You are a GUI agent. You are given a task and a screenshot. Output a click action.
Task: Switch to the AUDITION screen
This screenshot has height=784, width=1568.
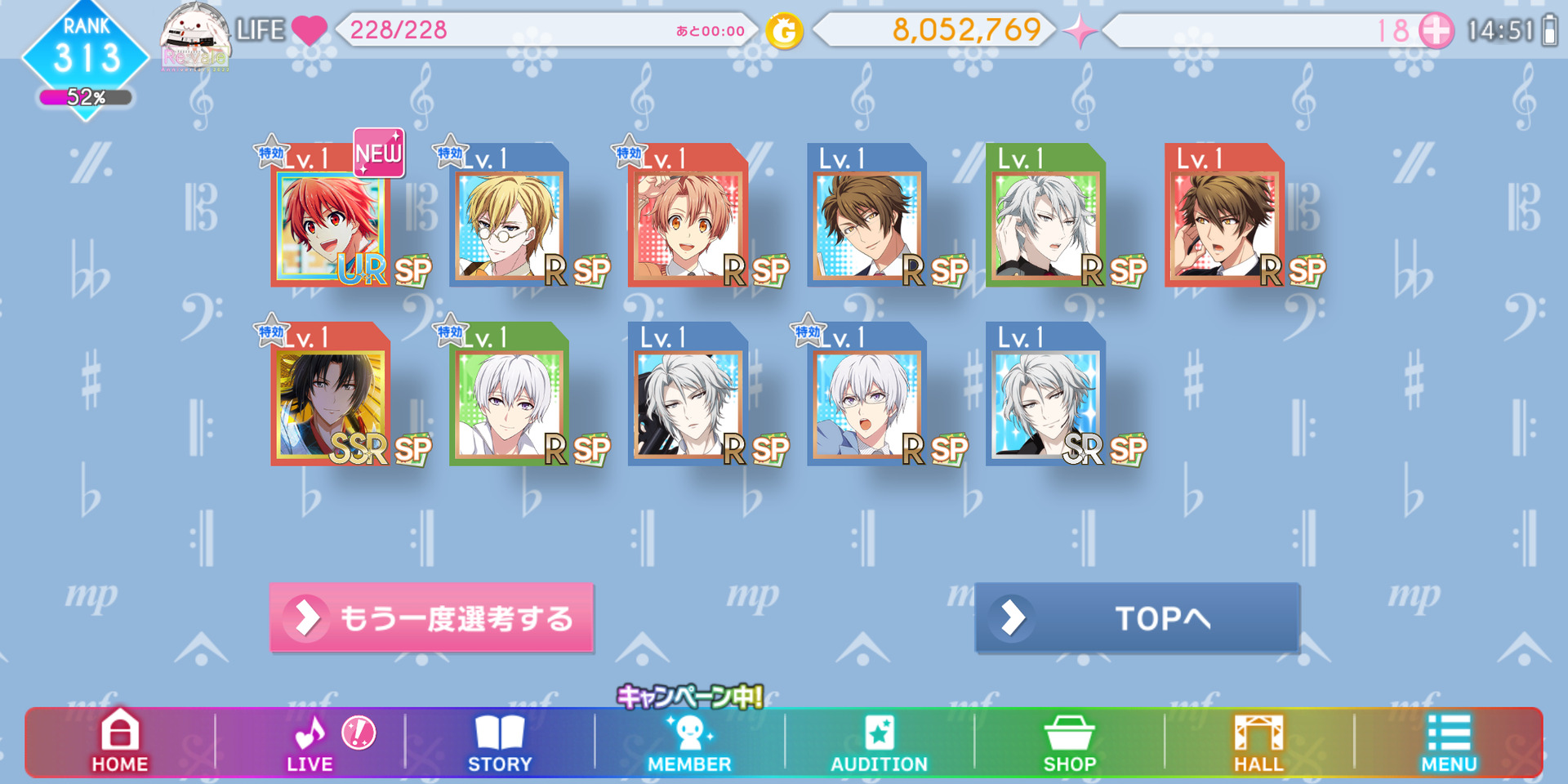point(880,742)
